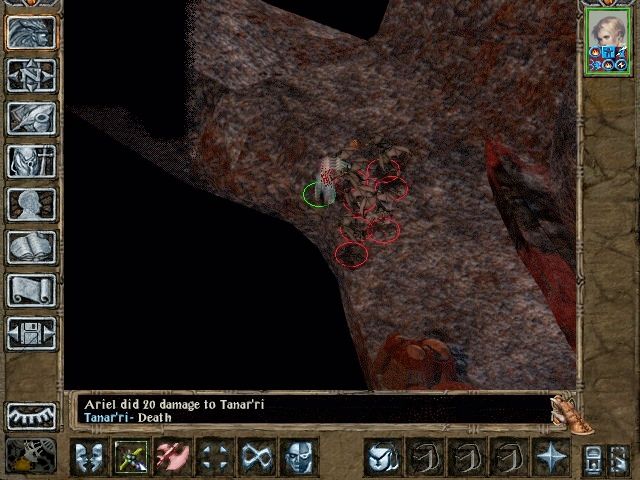Select the highlighted first weapon slot
640x480 pixels.
[x=131, y=457]
